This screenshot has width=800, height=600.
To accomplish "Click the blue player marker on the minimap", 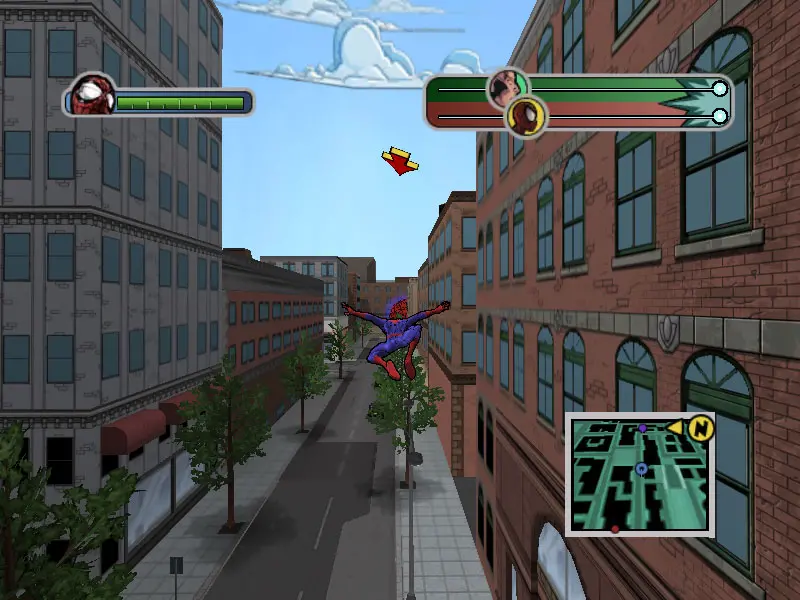I will coord(641,468).
